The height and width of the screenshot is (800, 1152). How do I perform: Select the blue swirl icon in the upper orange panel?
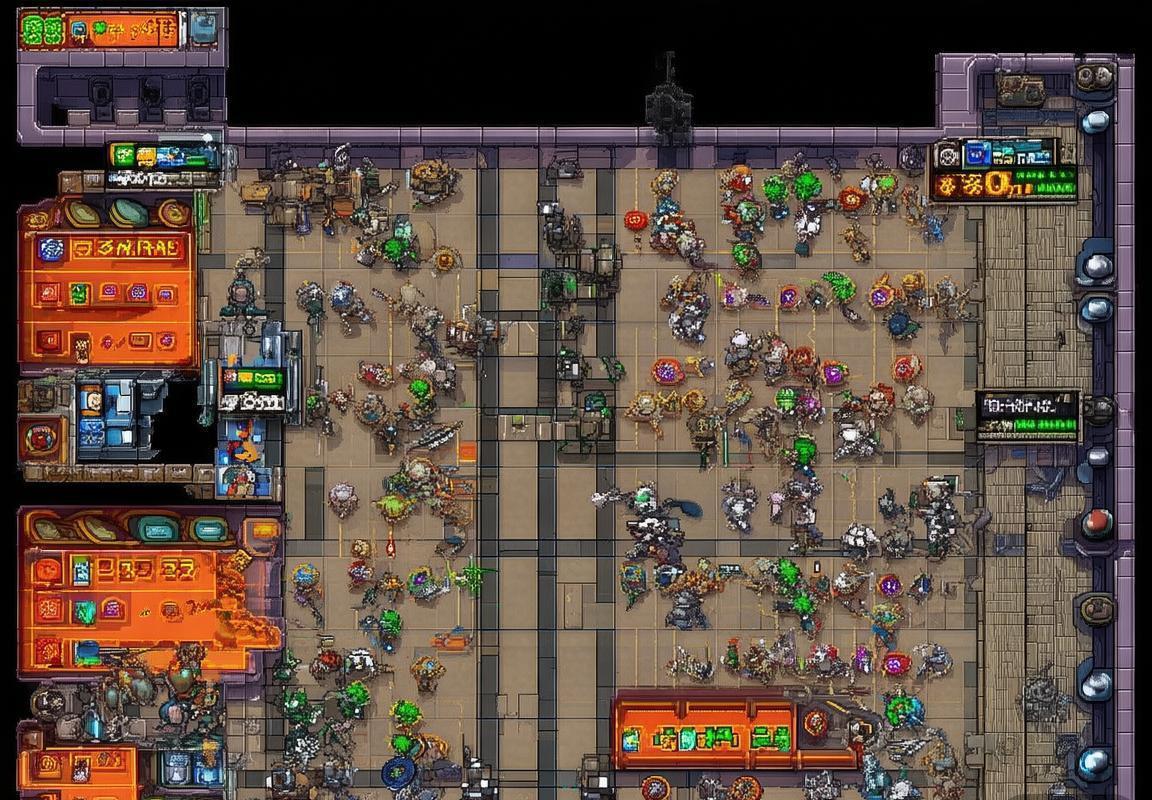click(51, 249)
